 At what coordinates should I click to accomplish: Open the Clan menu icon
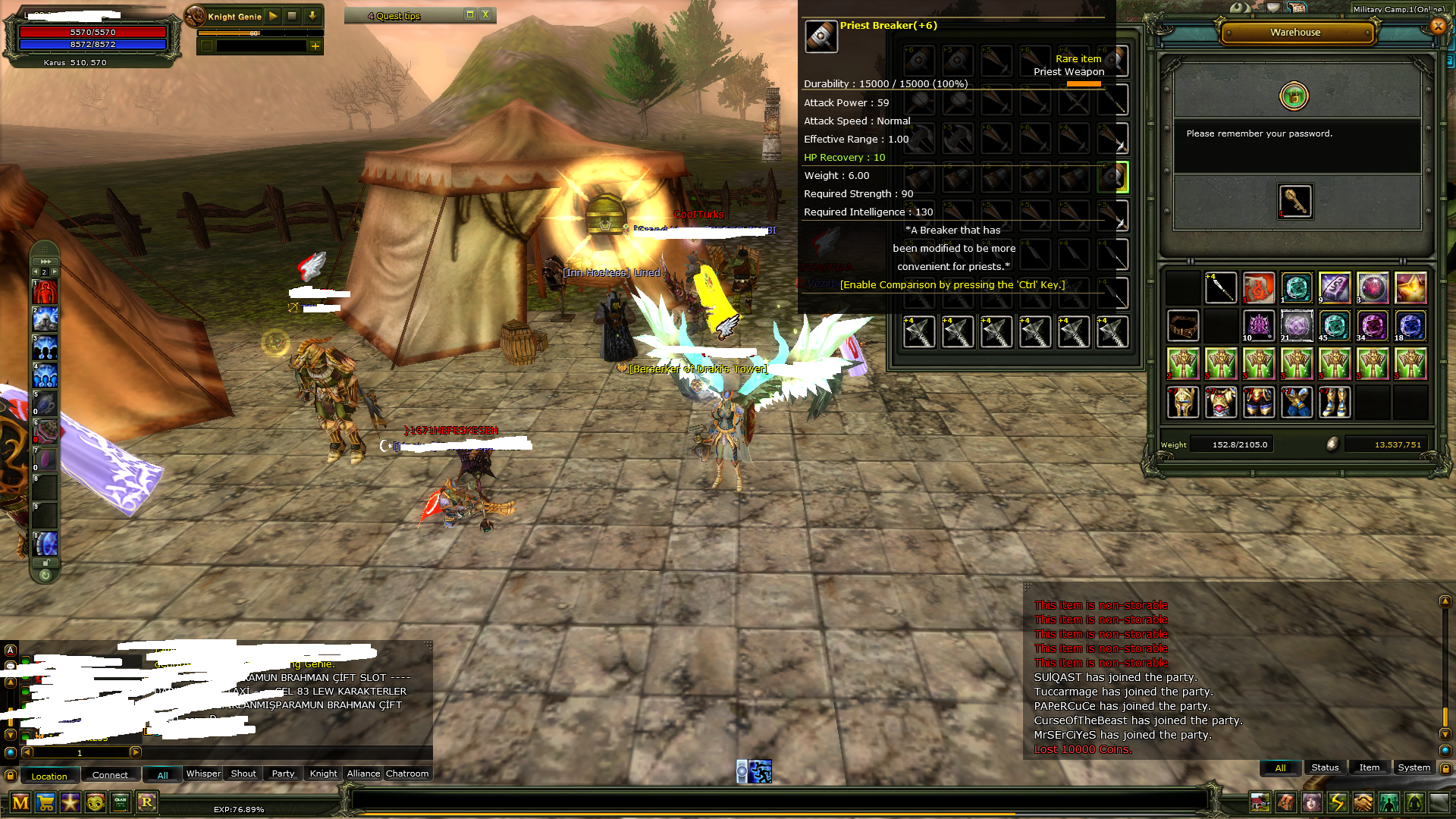click(121, 802)
